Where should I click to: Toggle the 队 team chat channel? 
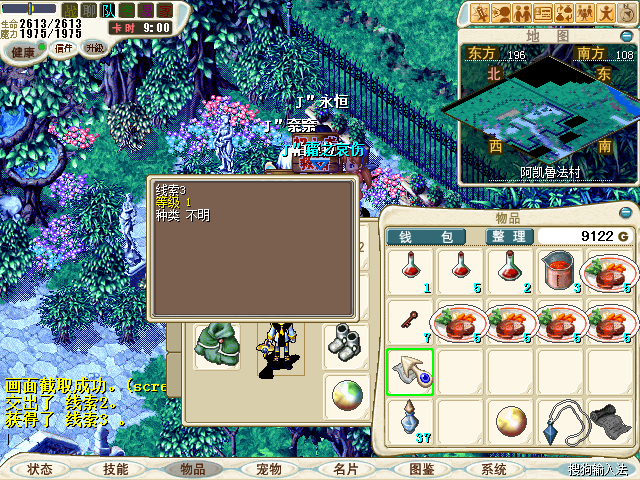[x=108, y=10]
